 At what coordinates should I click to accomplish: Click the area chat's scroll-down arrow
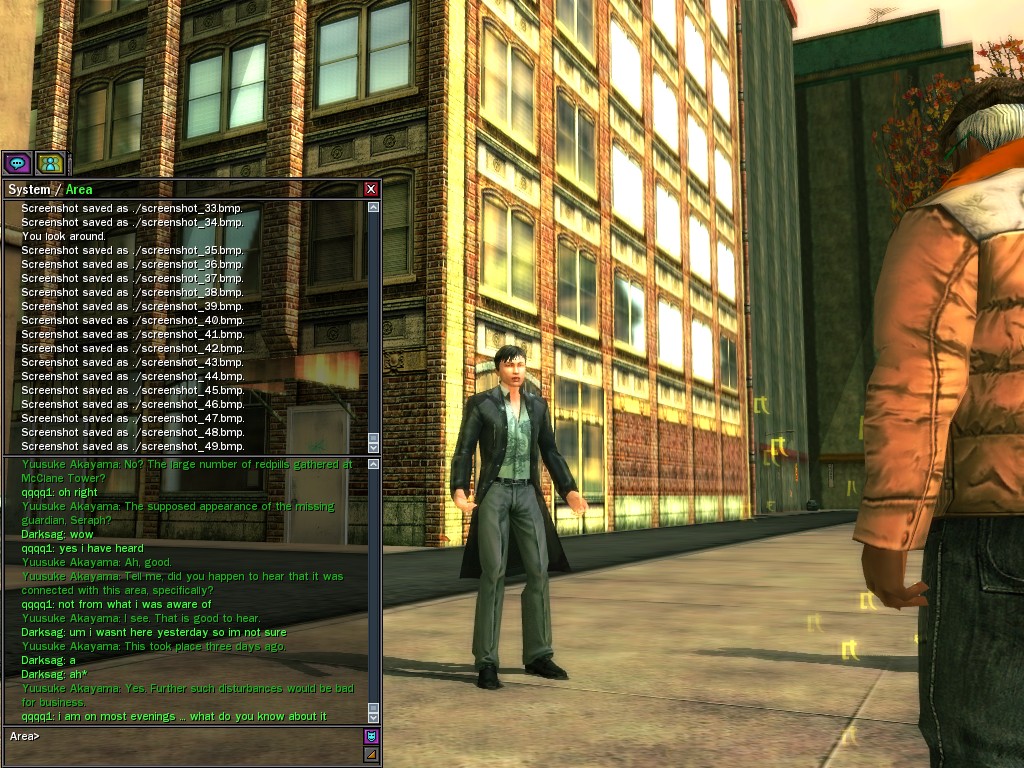(x=374, y=717)
